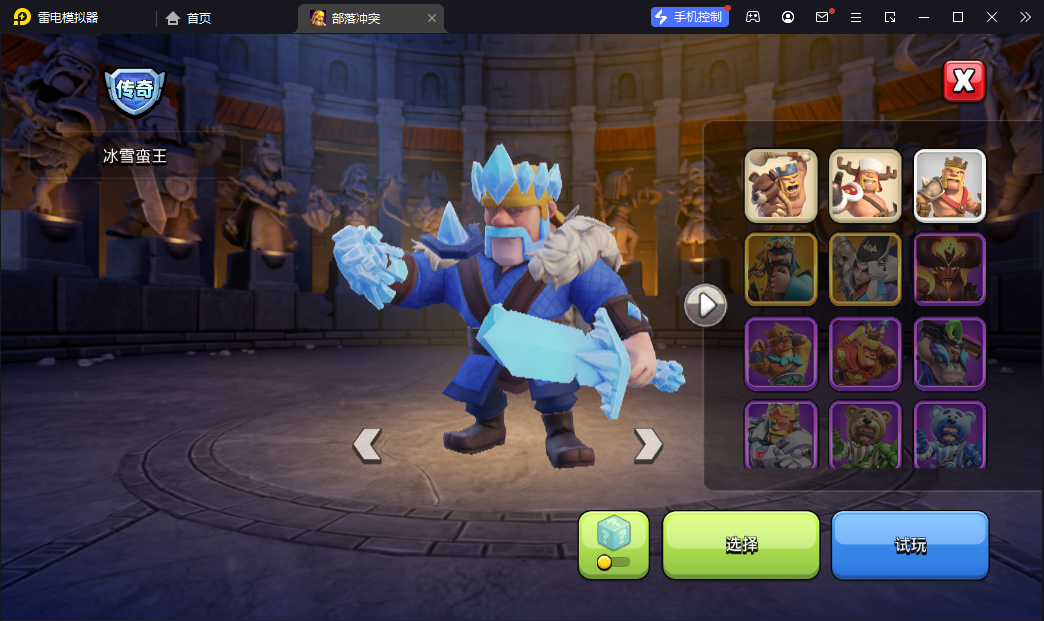Show the previous skin with the left arrow

pyautogui.click(x=367, y=445)
